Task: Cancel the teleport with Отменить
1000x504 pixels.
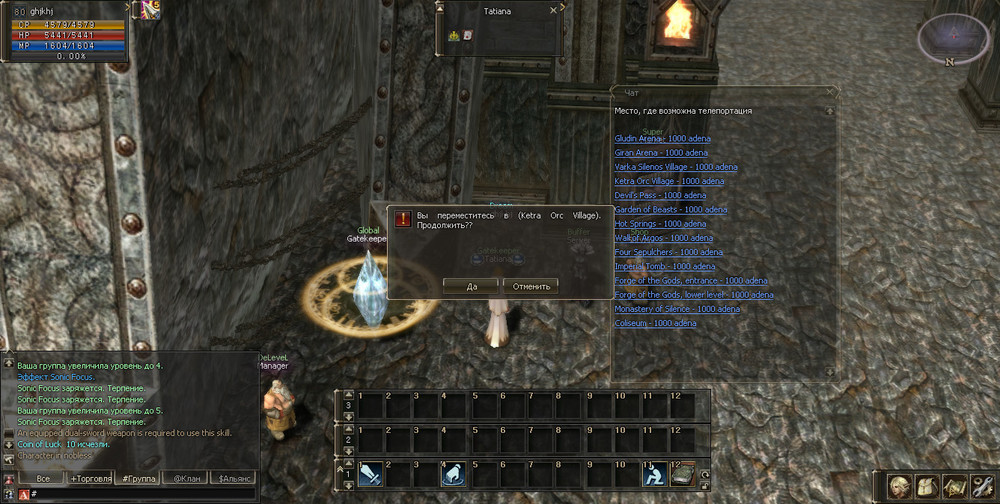Action: point(530,285)
